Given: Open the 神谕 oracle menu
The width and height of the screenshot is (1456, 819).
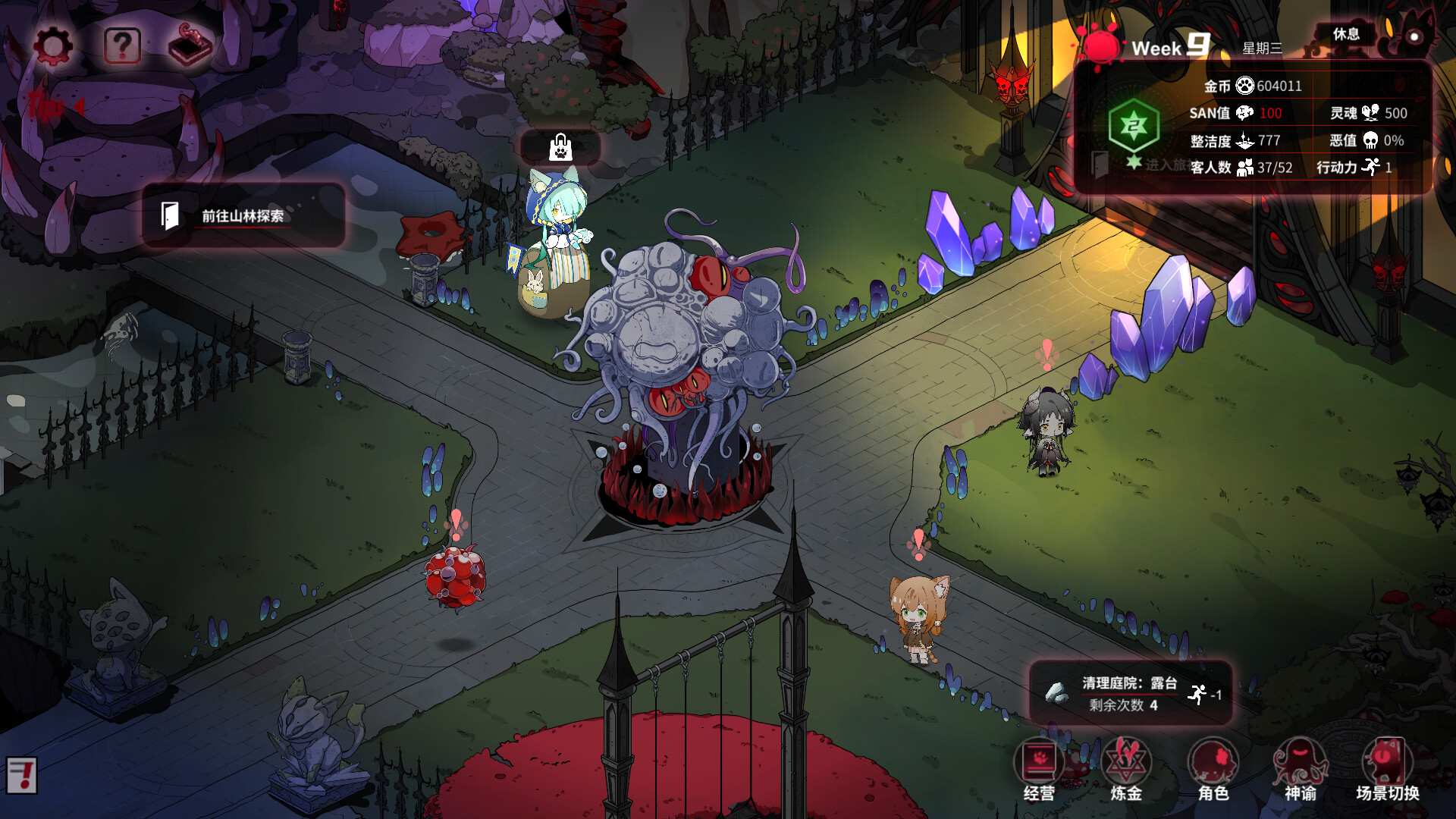Looking at the screenshot, I should 1301,770.
